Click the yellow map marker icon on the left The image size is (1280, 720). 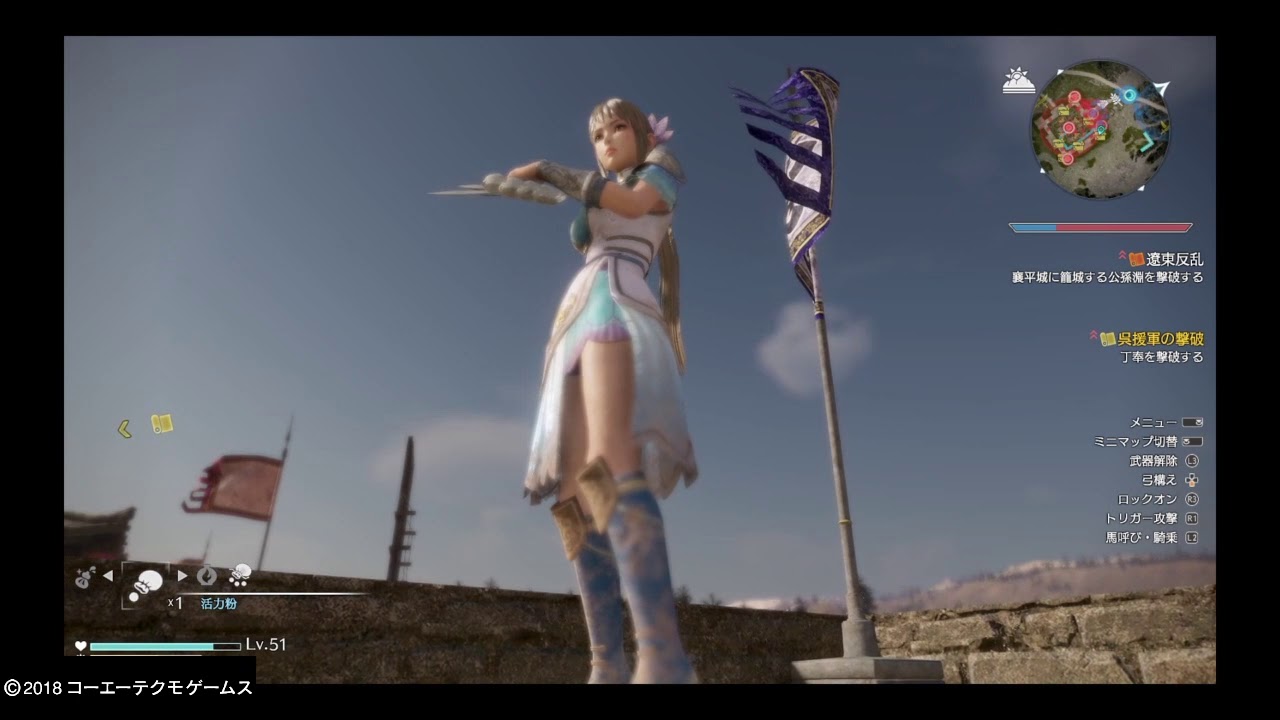(162, 423)
